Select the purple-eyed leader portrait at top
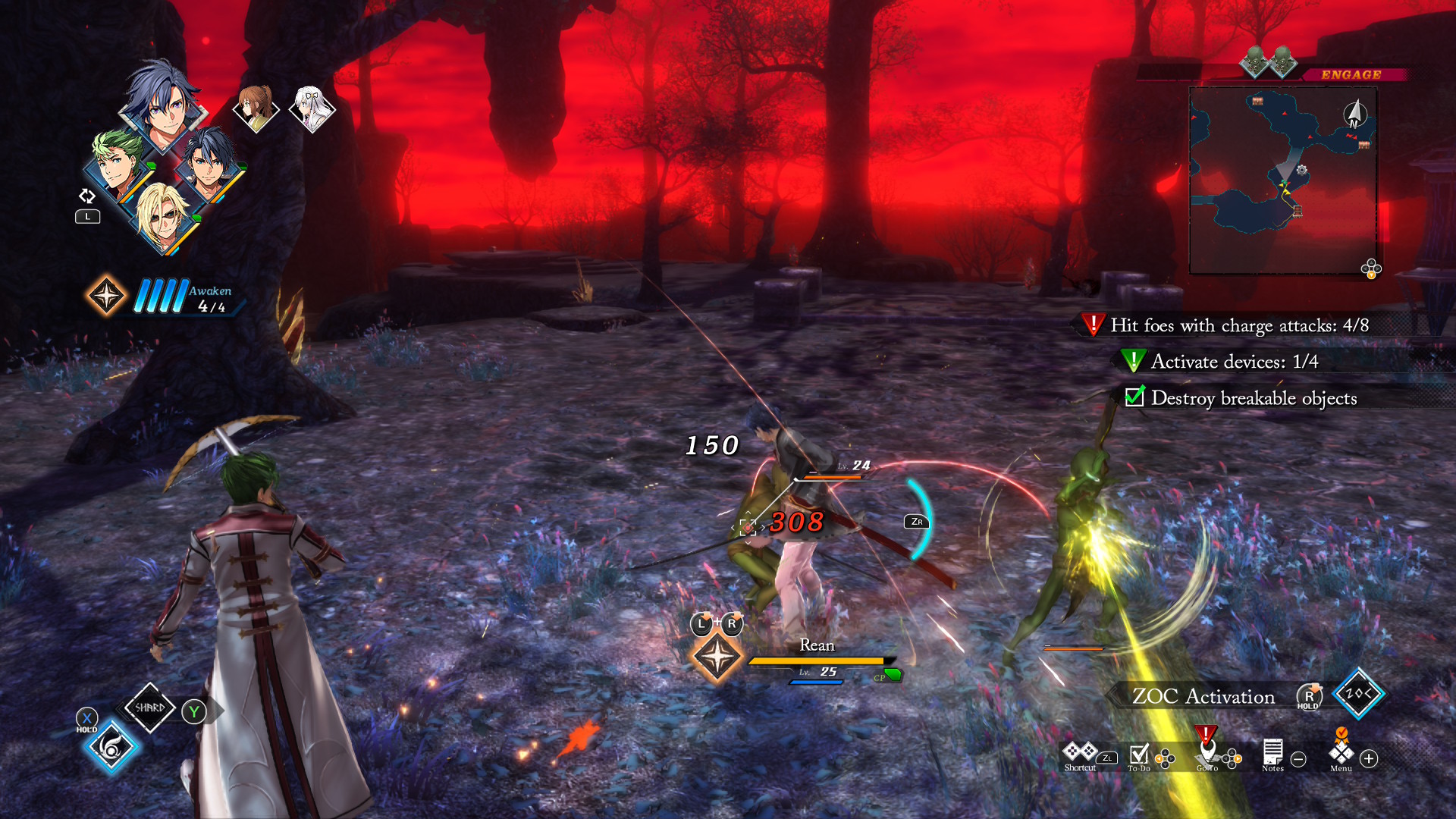The height and width of the screenshot is (819, 1456). pos(163,106)
